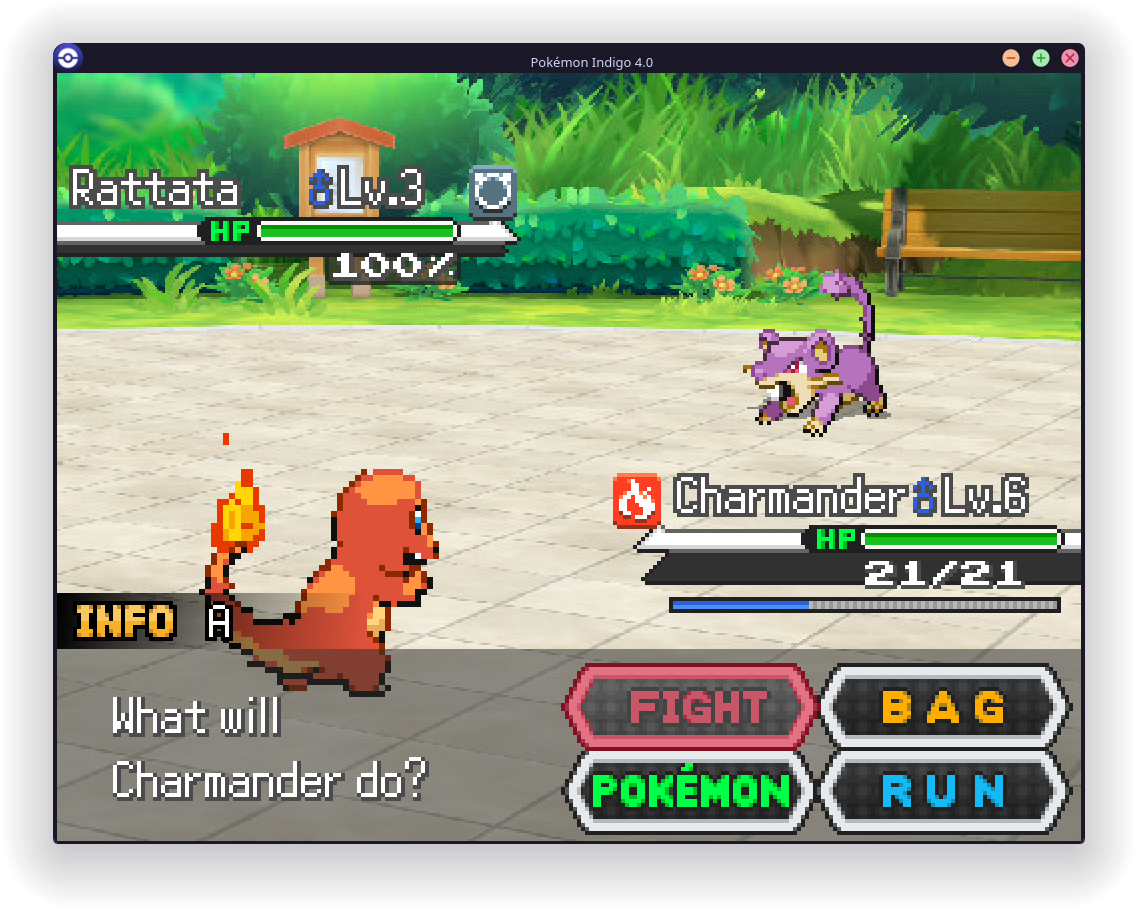Choose the FIGHT battle command
Viewport: 1138px width, 910px height.
point(691,707)
